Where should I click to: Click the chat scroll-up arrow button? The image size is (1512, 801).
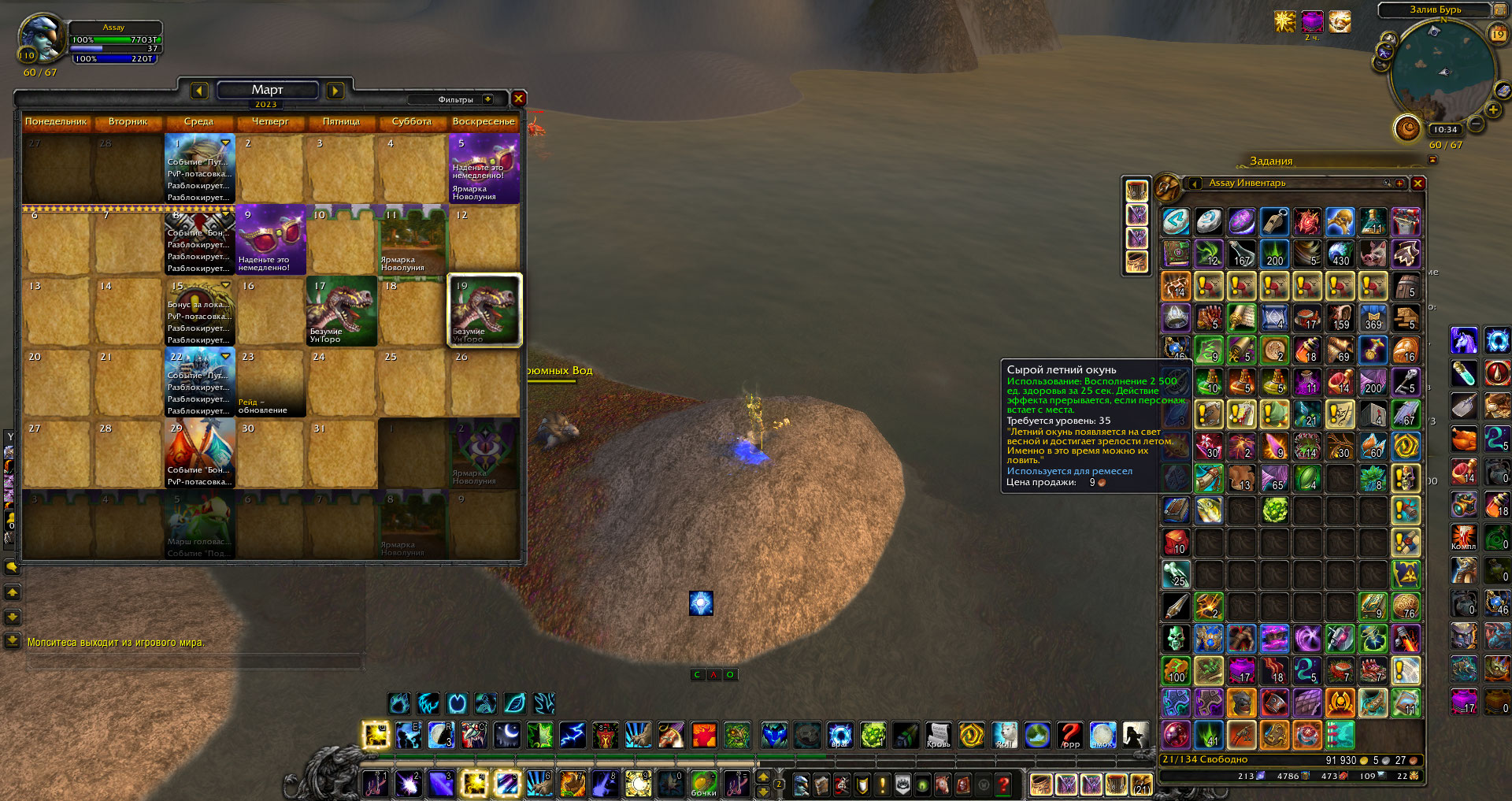[13, 592]
